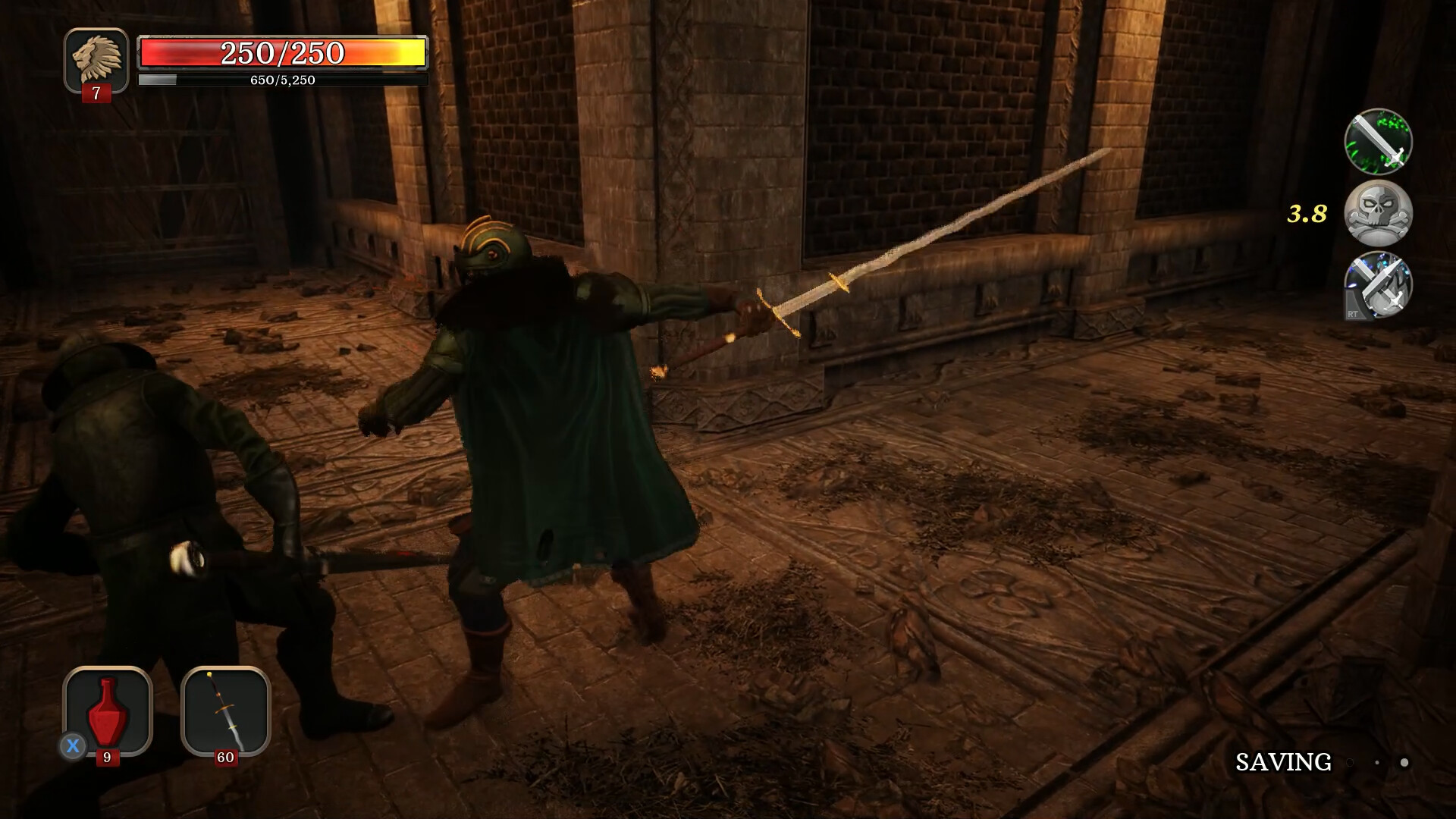Click the skull and crossbones ability icon
1456x819 pixels.
[x=1378, y=213]
